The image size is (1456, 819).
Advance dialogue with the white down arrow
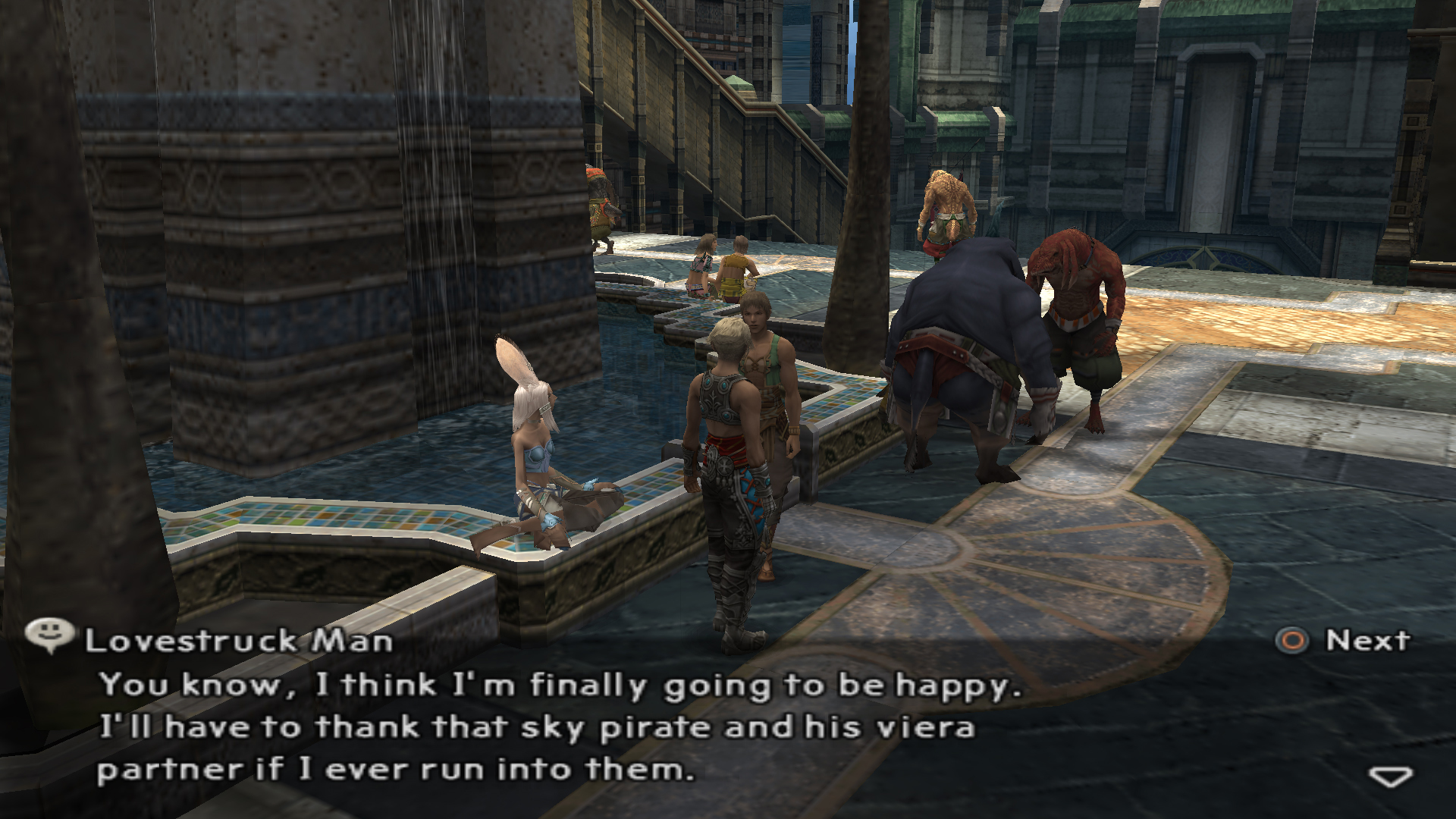[1390, 777]
